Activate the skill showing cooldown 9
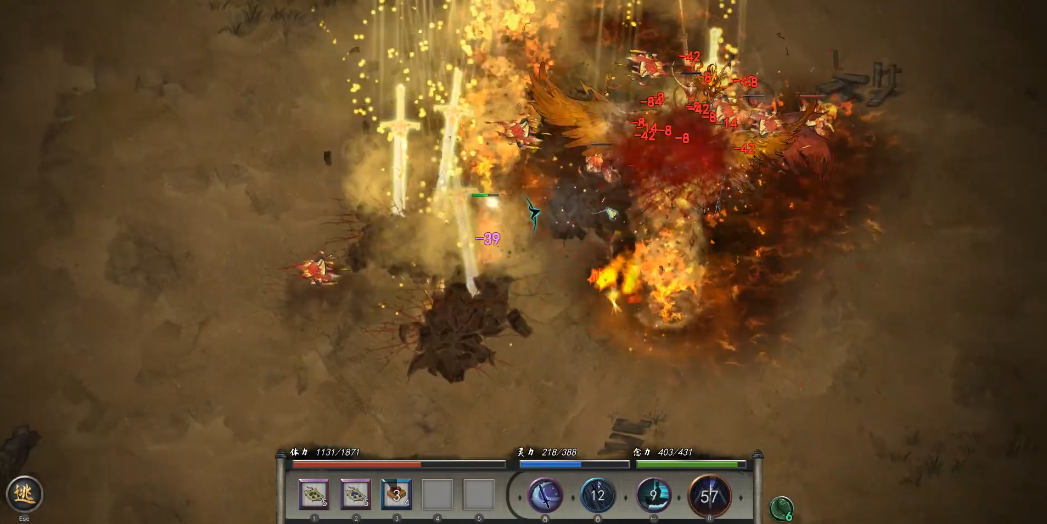The image size is (1047, 524). (654, 494)
